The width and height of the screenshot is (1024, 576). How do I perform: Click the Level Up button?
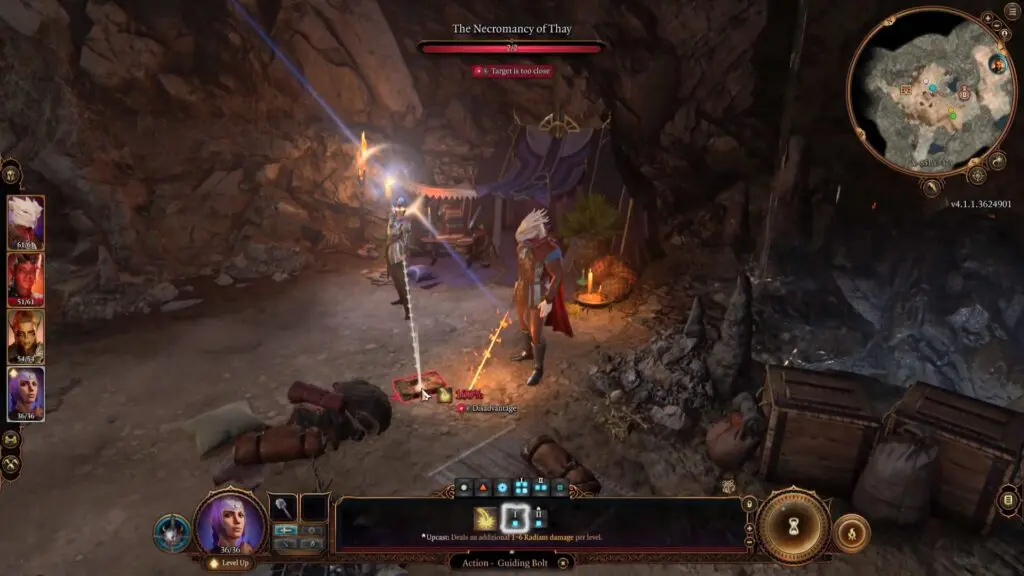[229, 564]
